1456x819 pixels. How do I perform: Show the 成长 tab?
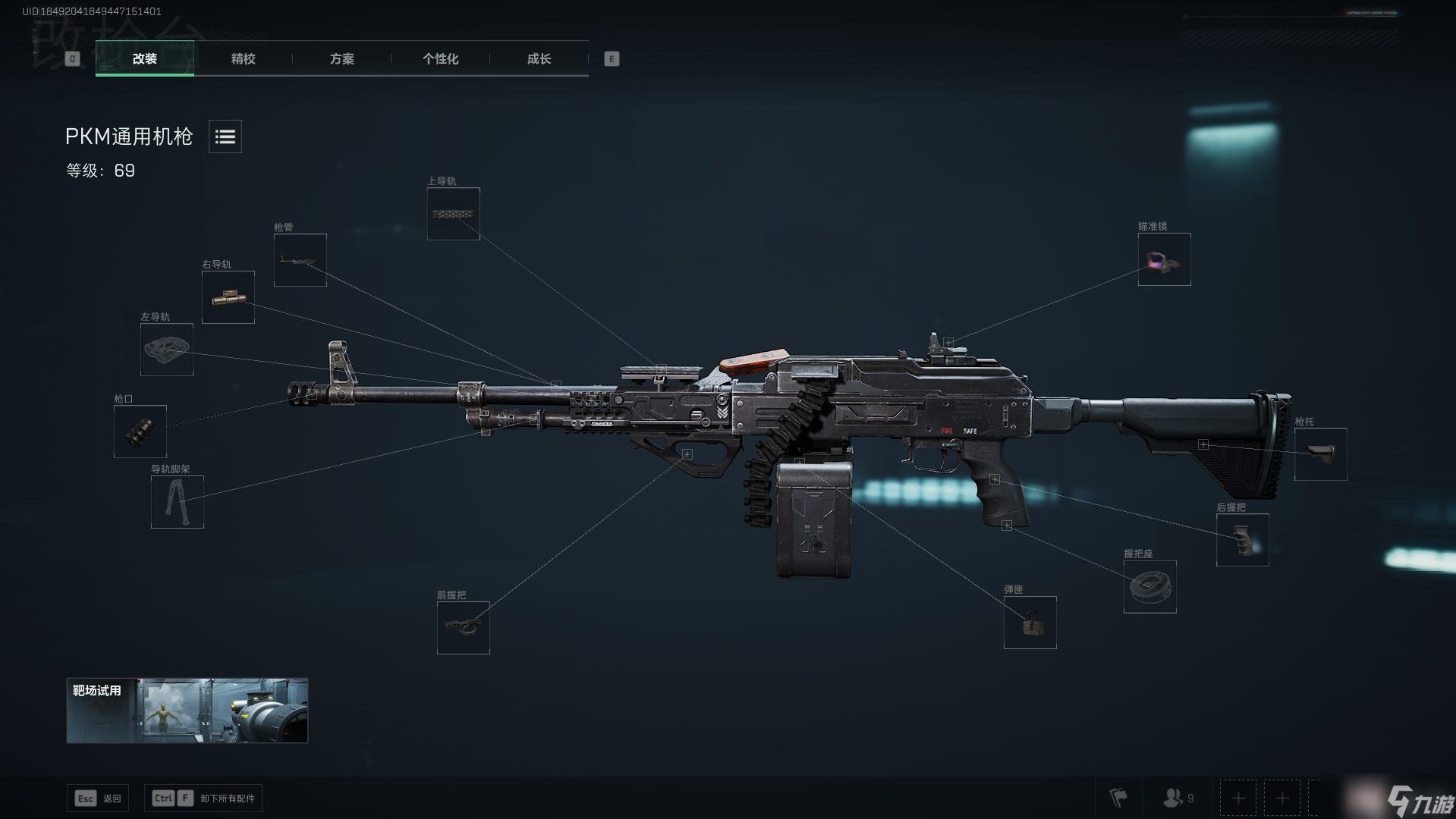[x=539, y=58]
